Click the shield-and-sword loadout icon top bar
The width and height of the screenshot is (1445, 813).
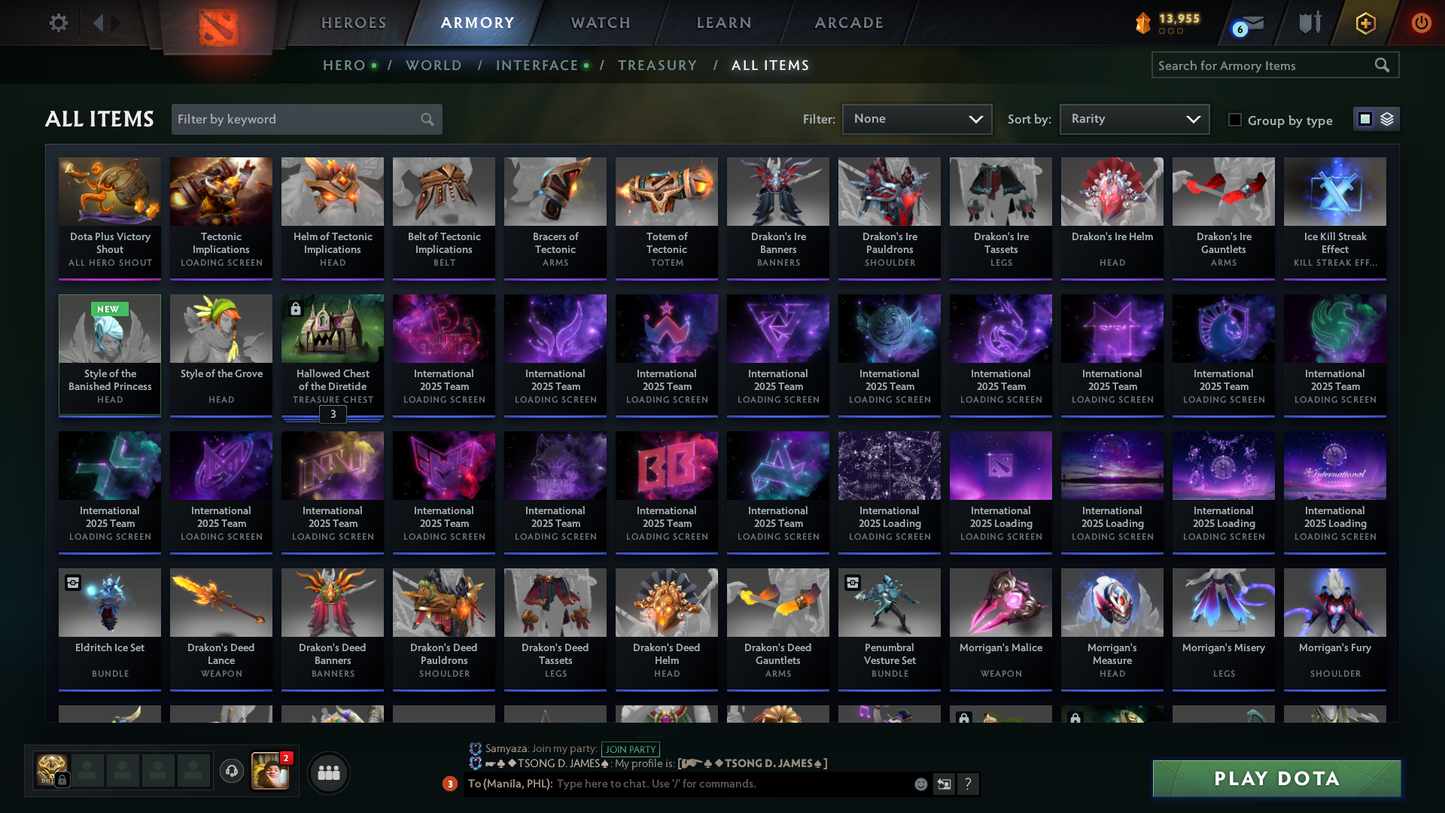click(x=1310, y=22)
